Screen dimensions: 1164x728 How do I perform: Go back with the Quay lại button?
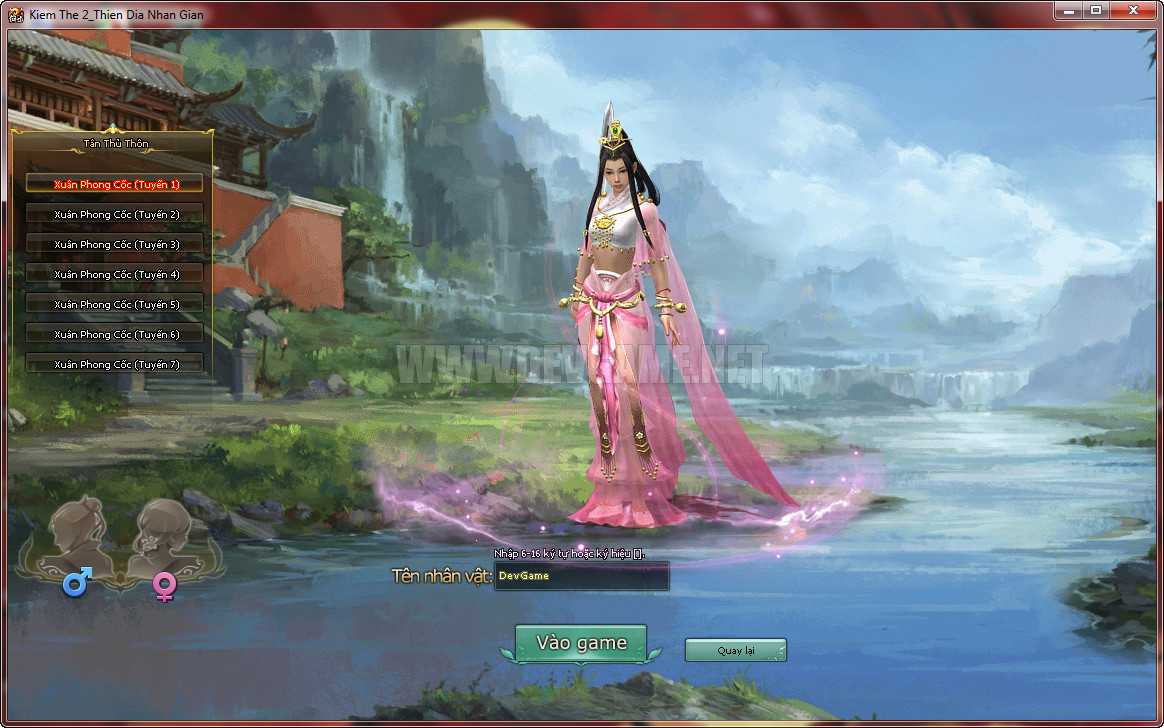tap(735, 651)
